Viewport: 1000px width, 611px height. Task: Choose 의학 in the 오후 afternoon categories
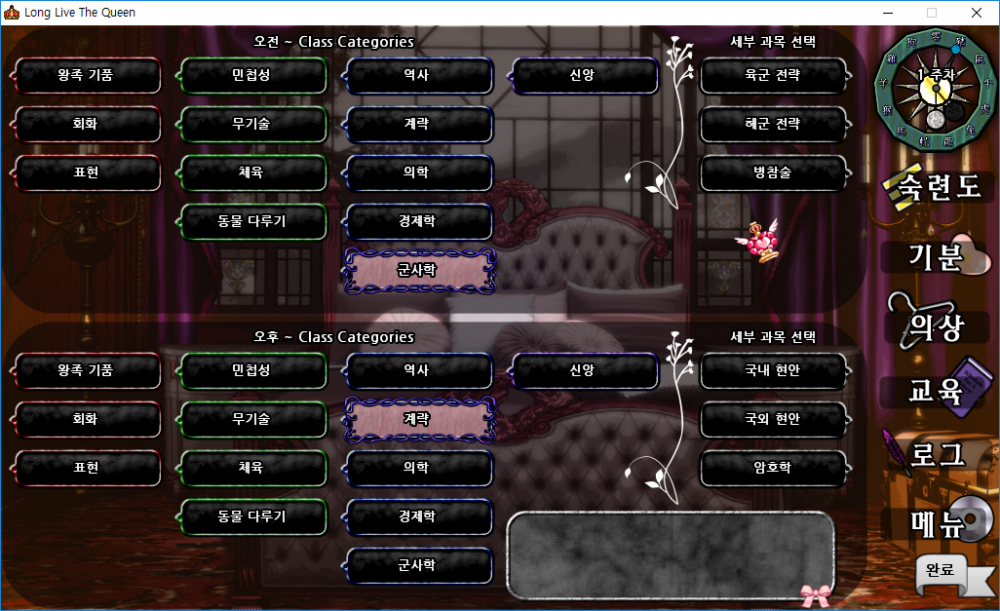pyautogui.click(x=417, y=467)
